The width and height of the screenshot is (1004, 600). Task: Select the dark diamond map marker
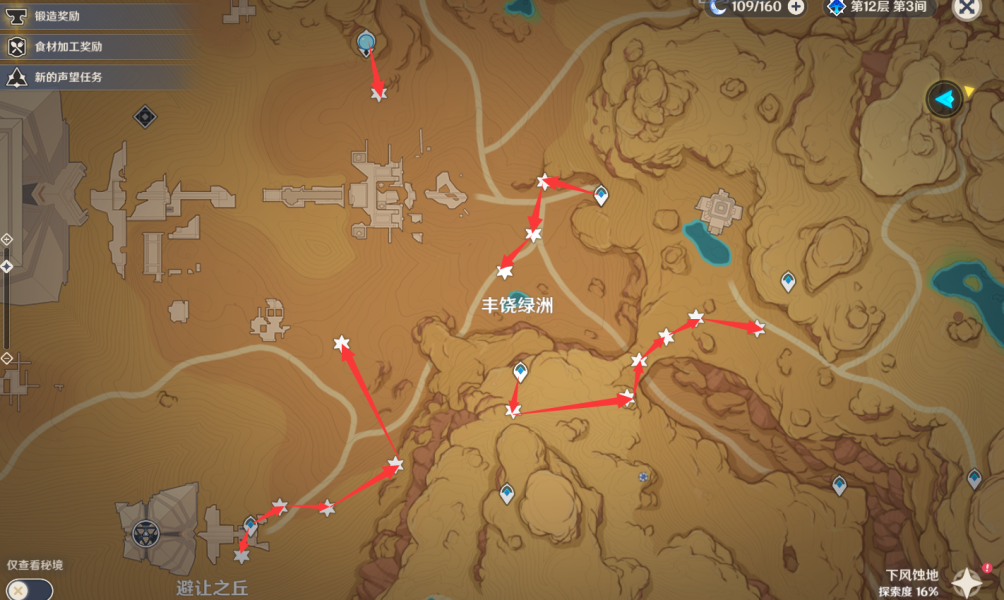click(x=145, y=117)
